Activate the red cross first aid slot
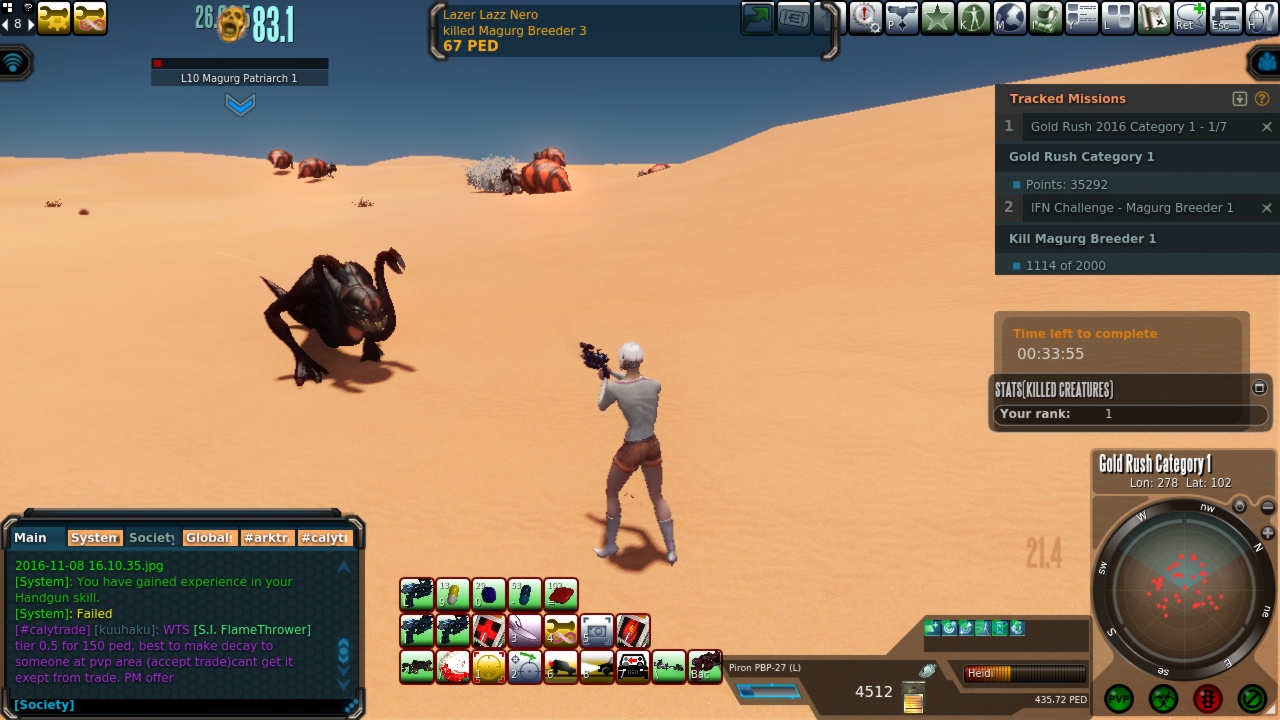The image size is (1280, 720). (x=489, y=631)
